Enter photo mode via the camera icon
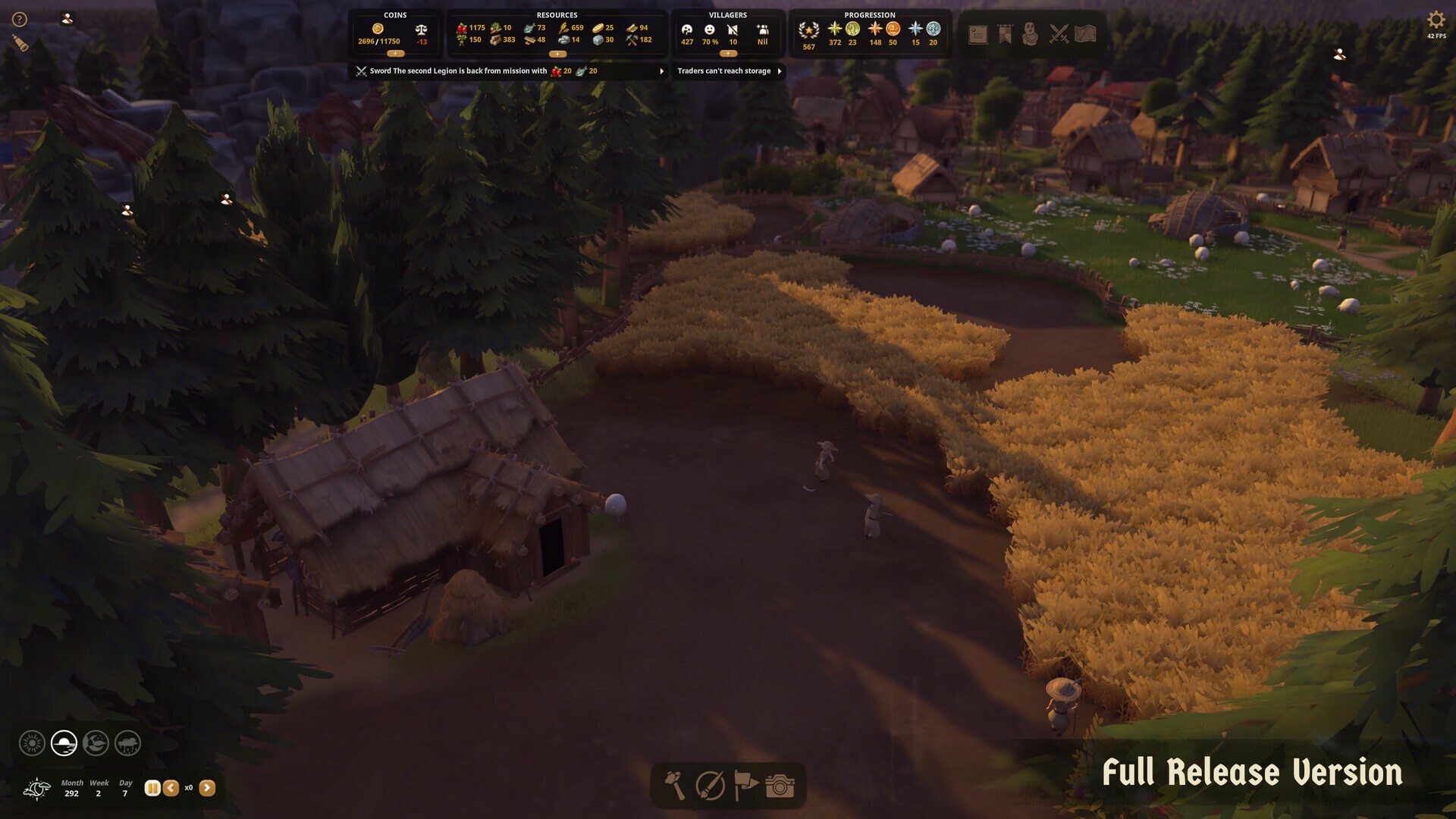 [x=781, y=785]
